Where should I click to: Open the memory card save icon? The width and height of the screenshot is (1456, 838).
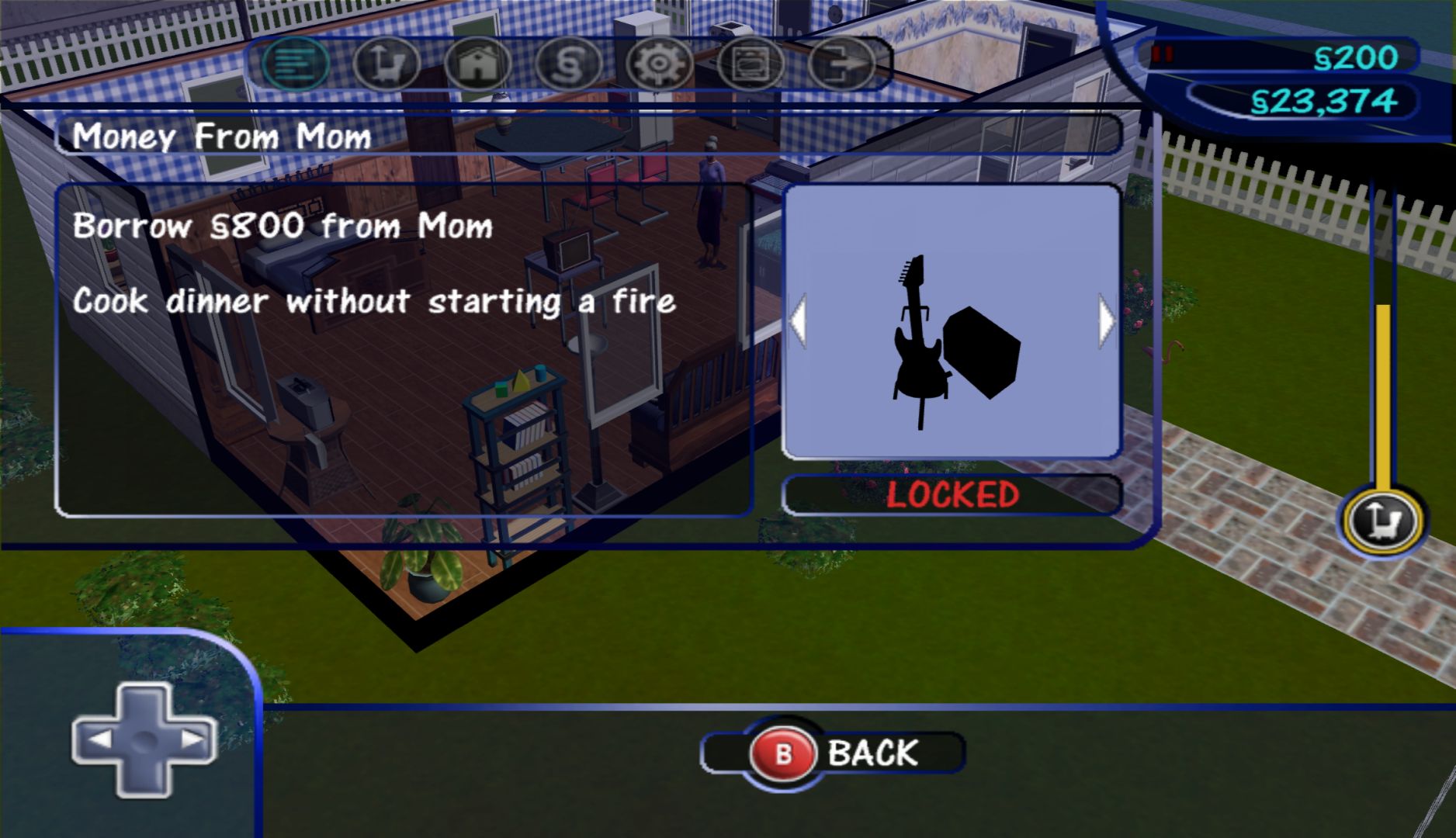750,64
